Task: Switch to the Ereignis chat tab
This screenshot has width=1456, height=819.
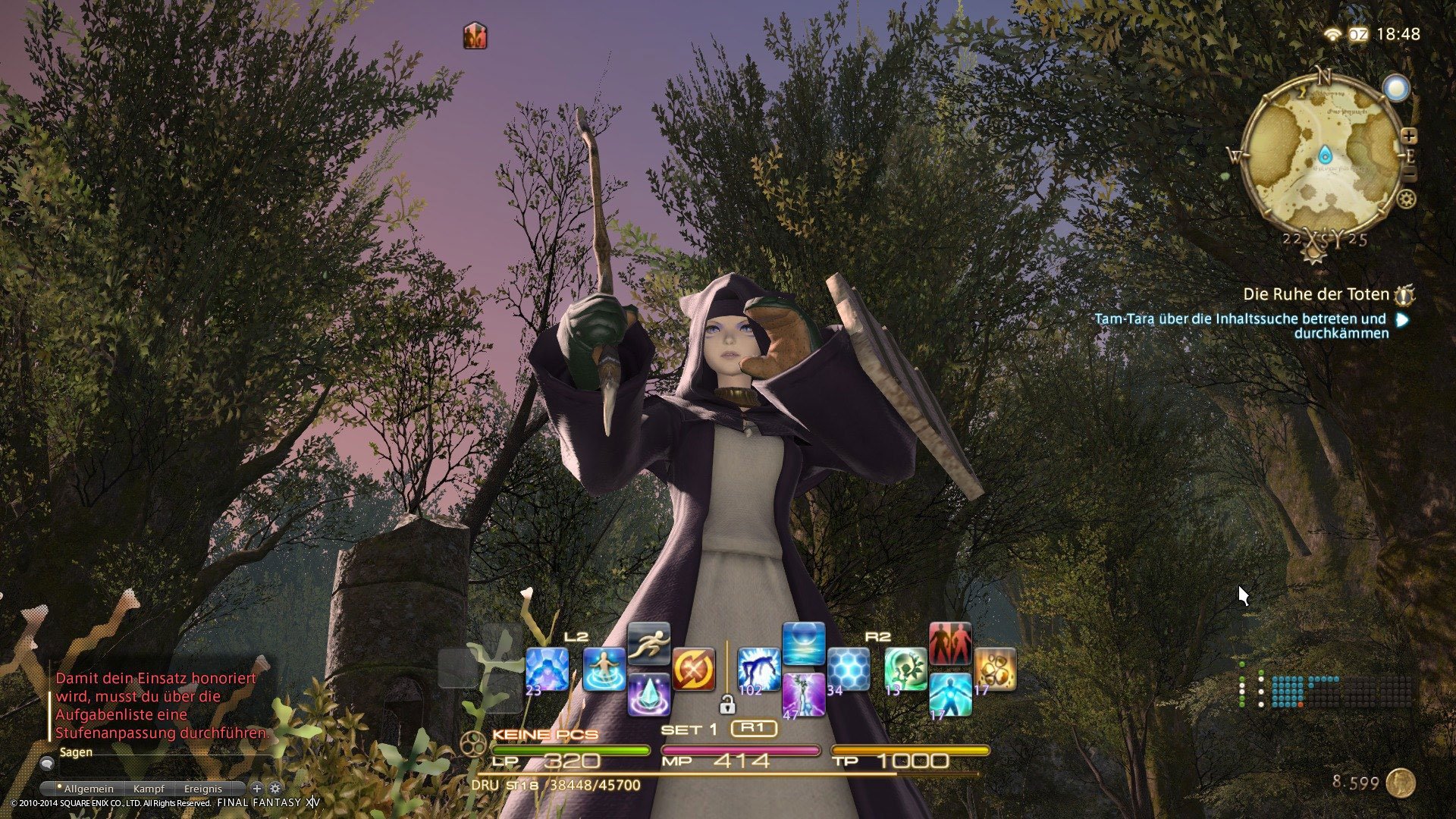Action: pyautogui.click(x=203, y=789)
